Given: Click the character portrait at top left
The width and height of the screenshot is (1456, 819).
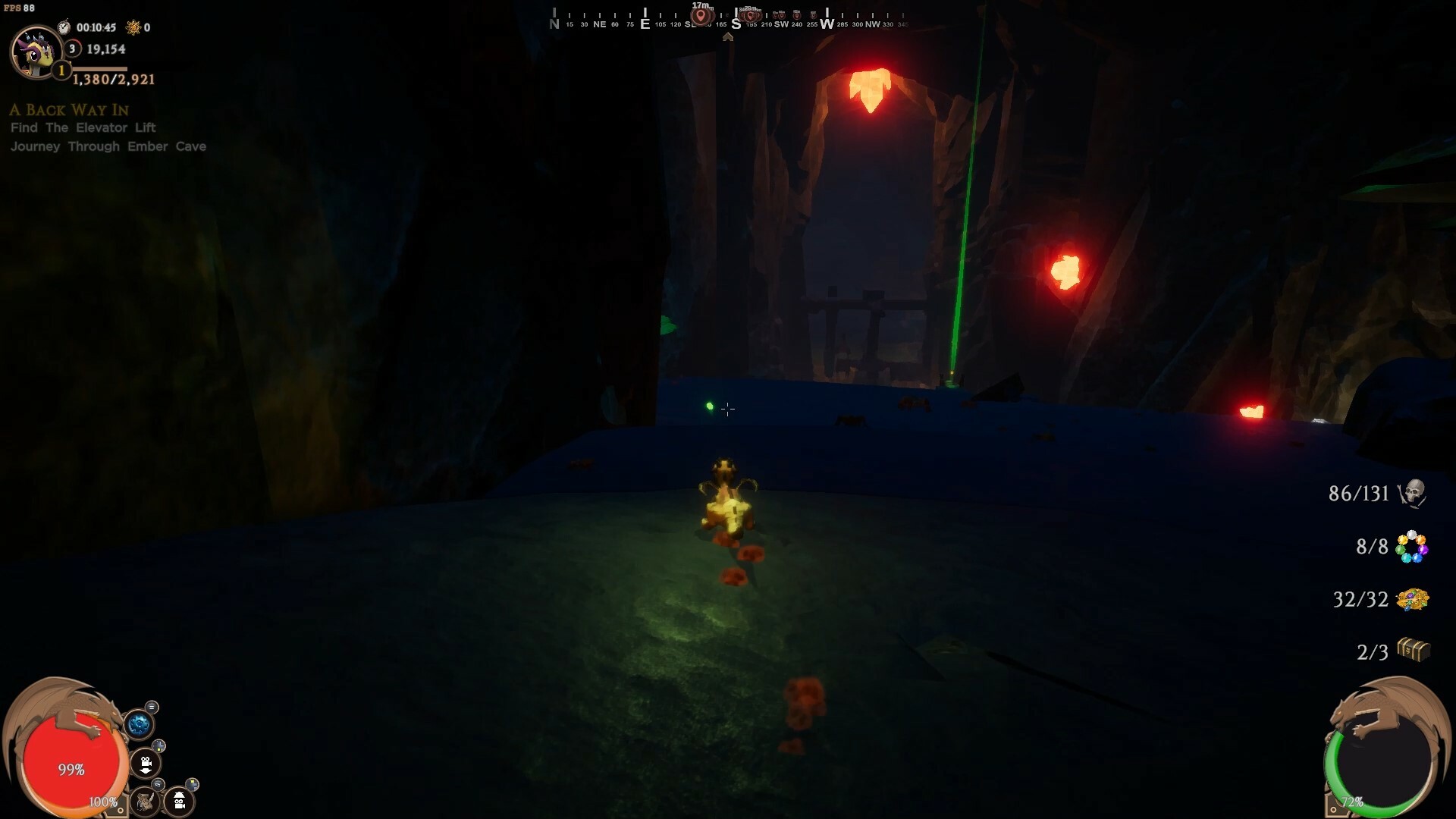Looking at the screenshot, I should (x=36, y=53).
